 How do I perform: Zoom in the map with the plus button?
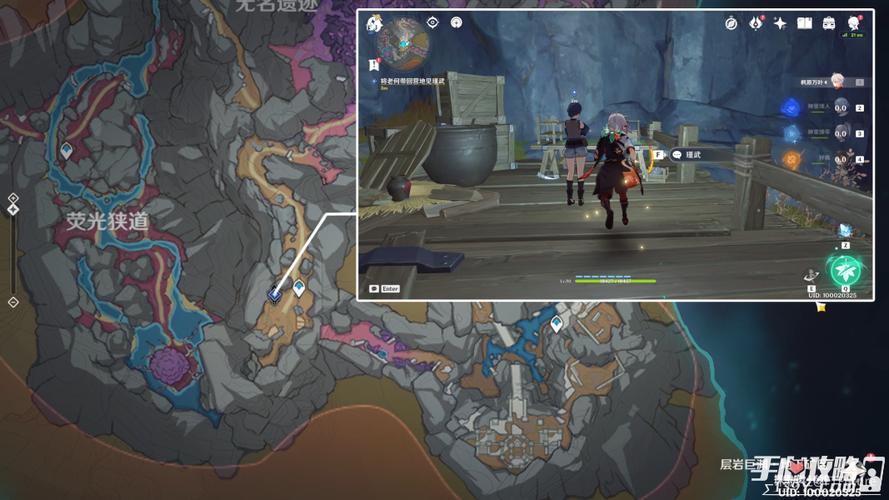(13, 197)
